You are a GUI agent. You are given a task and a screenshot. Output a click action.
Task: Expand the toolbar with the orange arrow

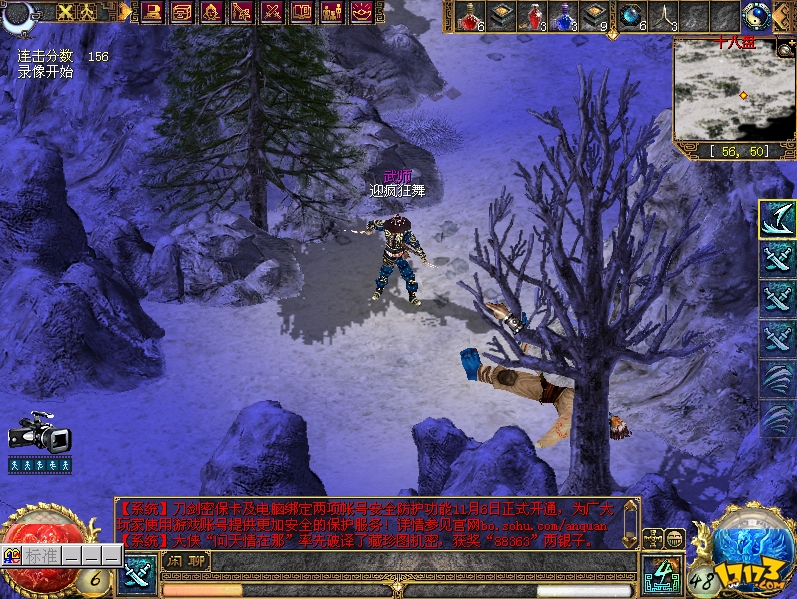click(x=126, y=12)
